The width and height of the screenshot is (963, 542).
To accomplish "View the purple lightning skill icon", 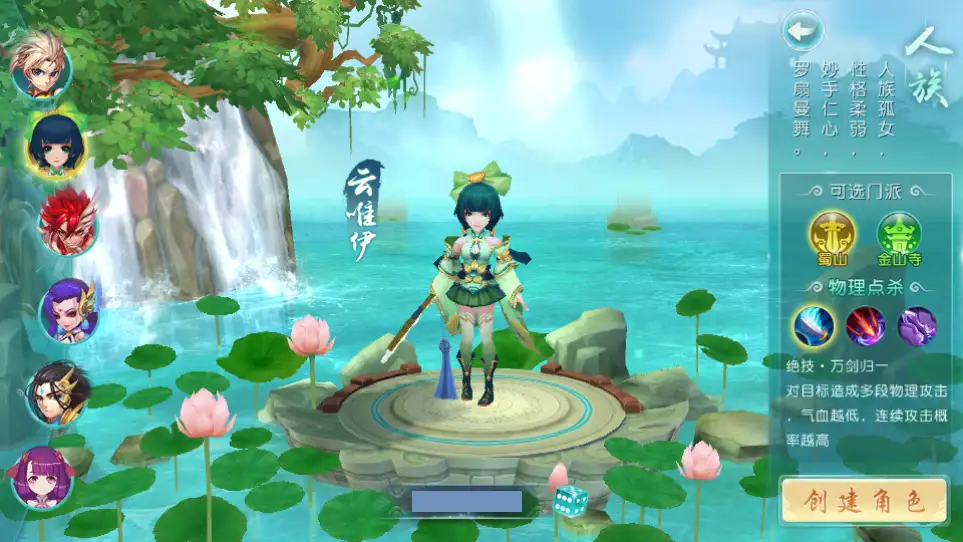I will click(x=917, y=326).
